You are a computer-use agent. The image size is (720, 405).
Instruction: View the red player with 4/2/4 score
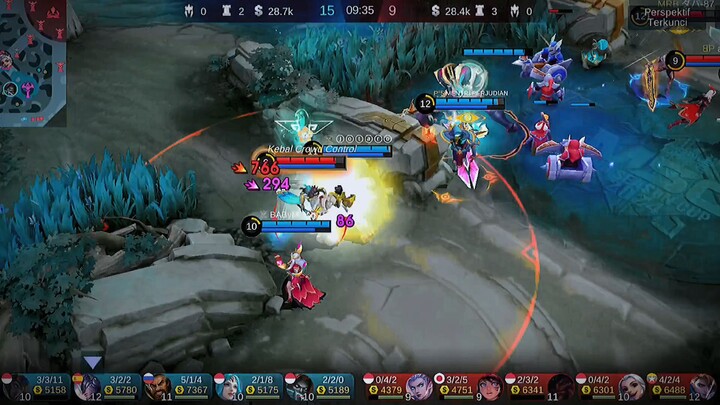(x=681, y=386)
